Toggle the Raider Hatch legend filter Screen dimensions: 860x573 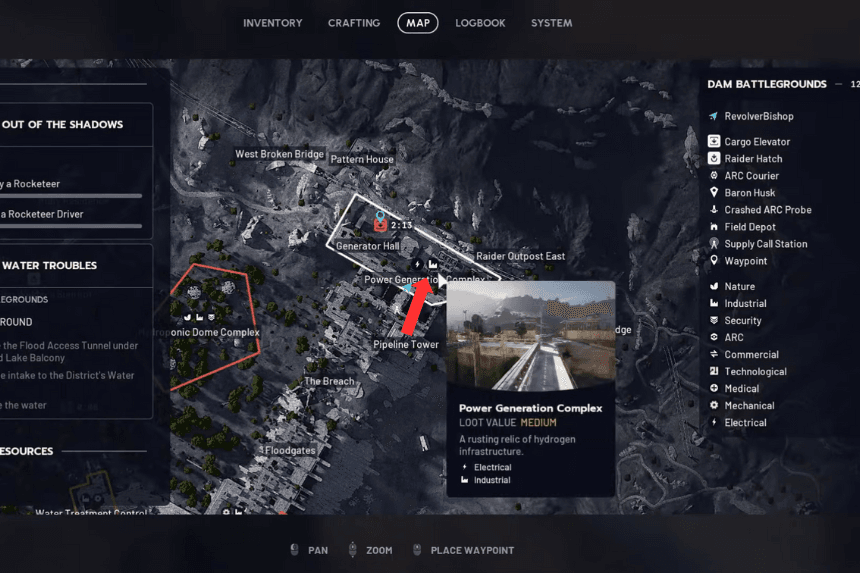click(753, 159)
